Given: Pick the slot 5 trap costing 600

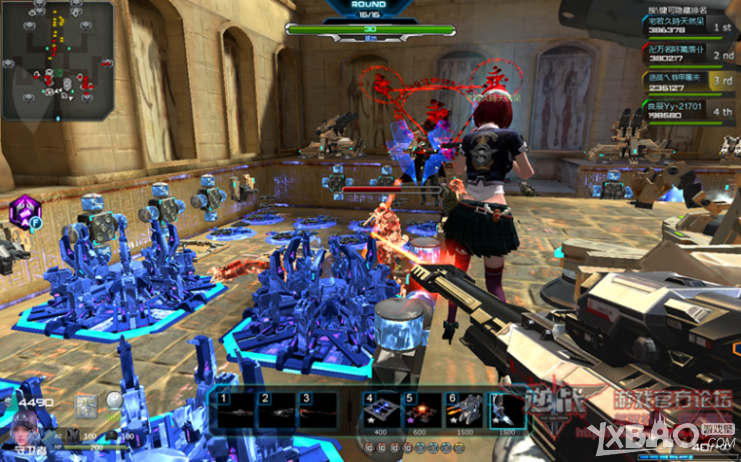Looking at the screenshot, I should [x=423, y=410].
